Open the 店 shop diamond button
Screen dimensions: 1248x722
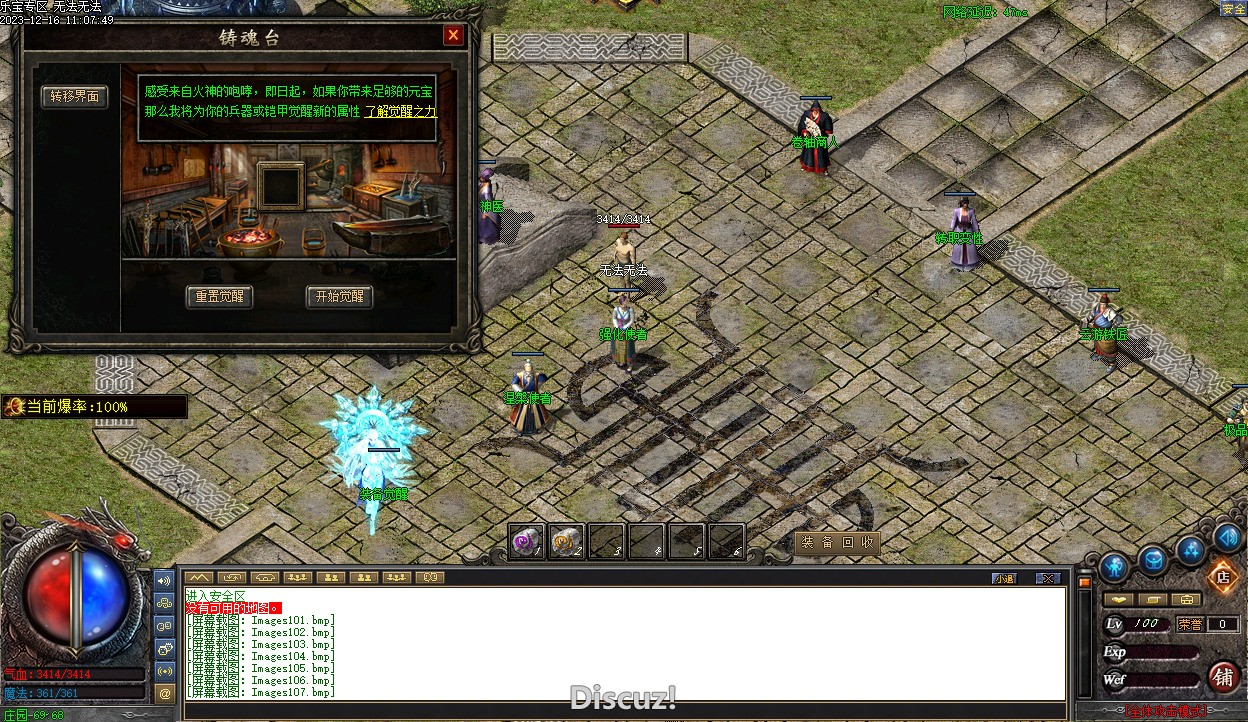click(1221, 577)
